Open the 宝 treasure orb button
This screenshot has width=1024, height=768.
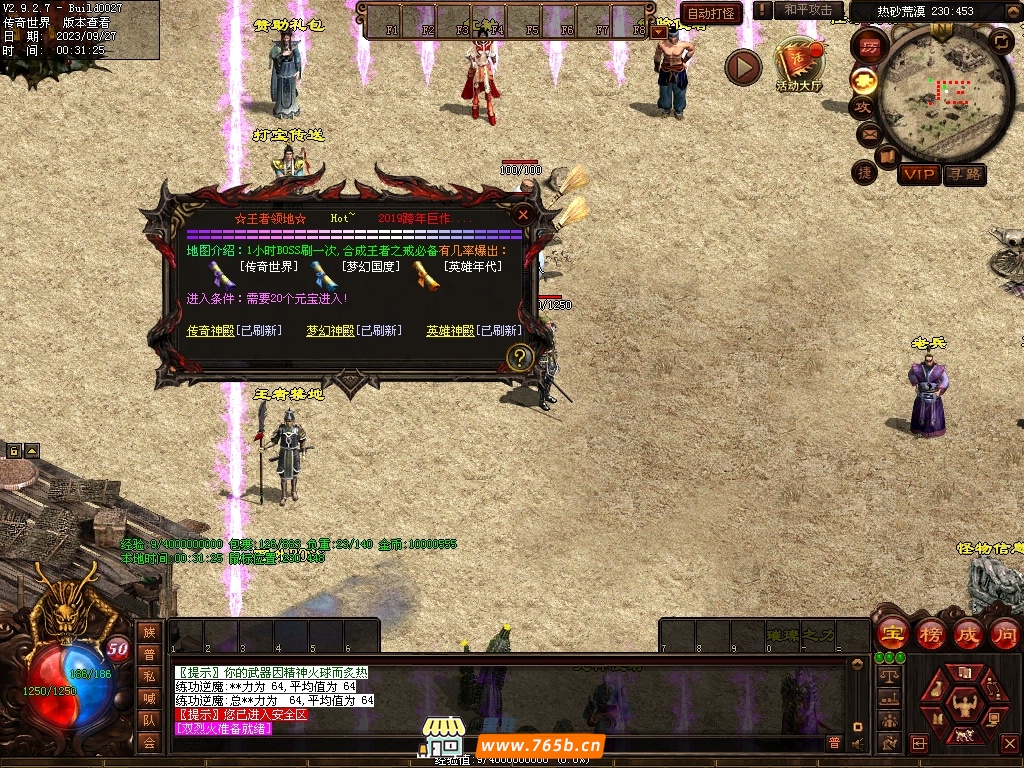(892, 633)
